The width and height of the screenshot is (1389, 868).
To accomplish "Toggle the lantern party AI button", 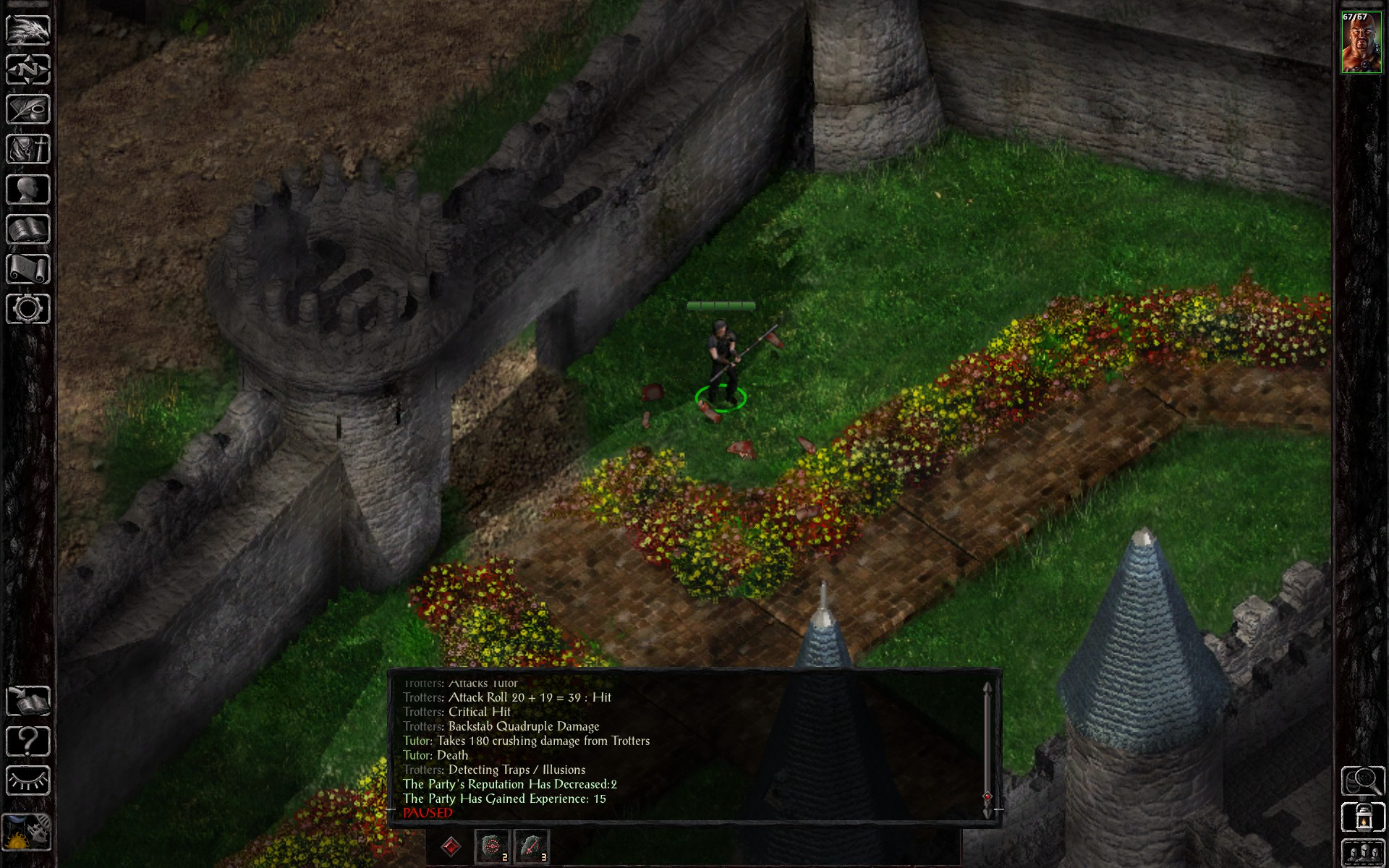I will coord(1363,817).
